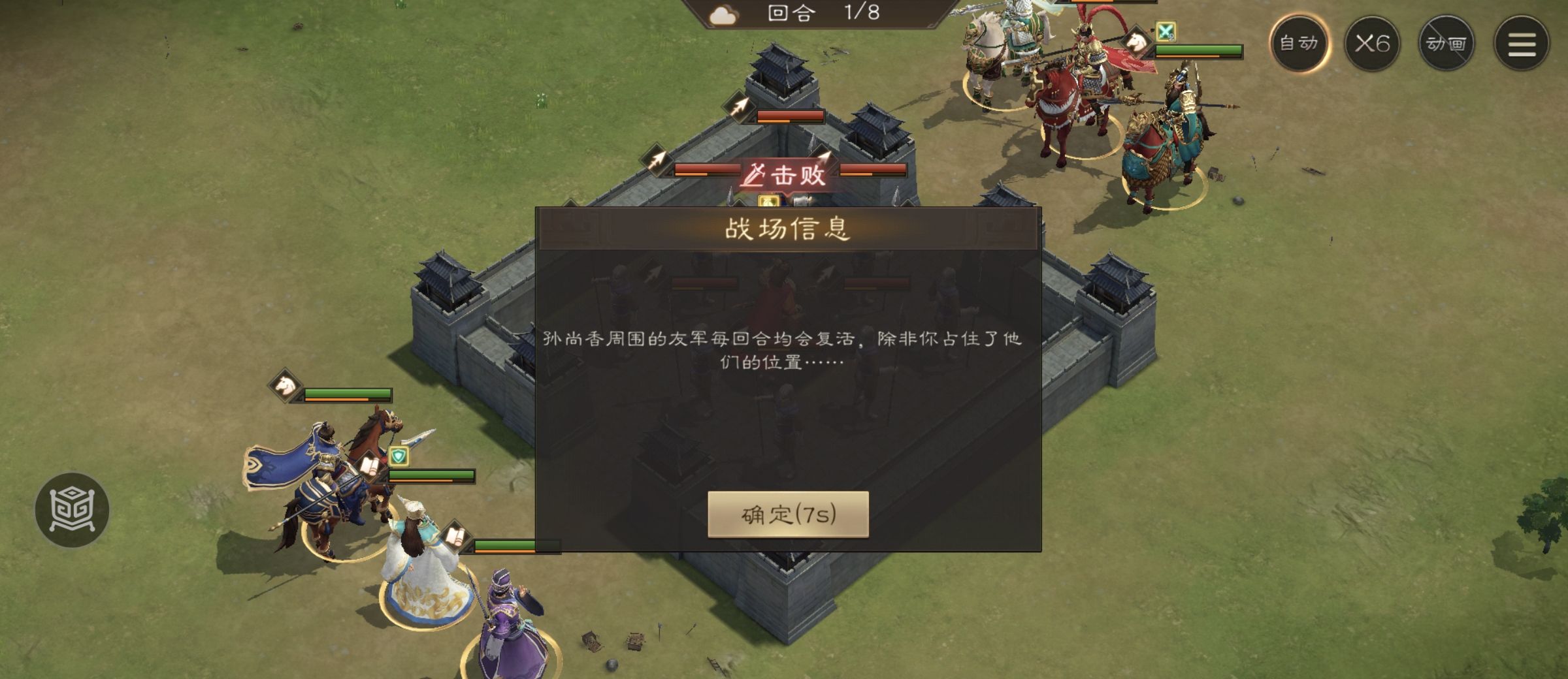The width and height of the screenshot is (1568, 679).
Task: Click the cloud weather icon beside the round counter
Action: (723, 16)
